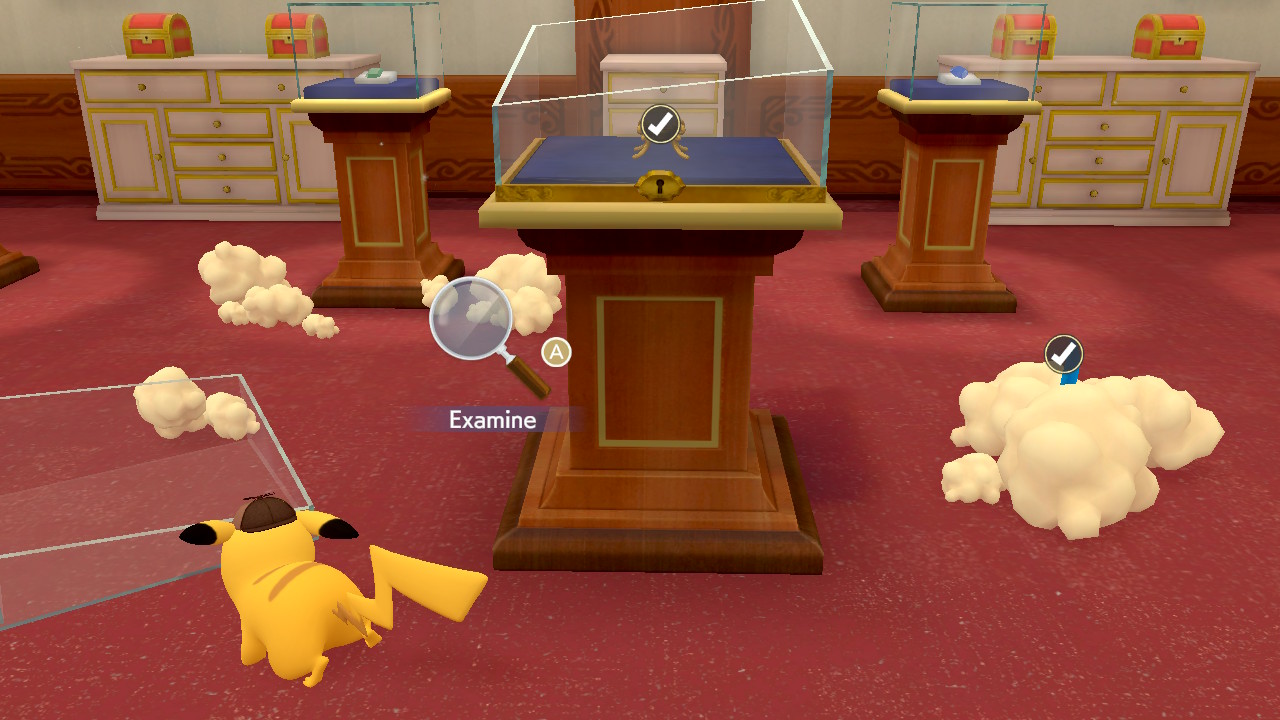The height and width of the screenshot is (720, 1280).
Task: Click the checkmark over the right dust pile
Action: coord(1062,352)
